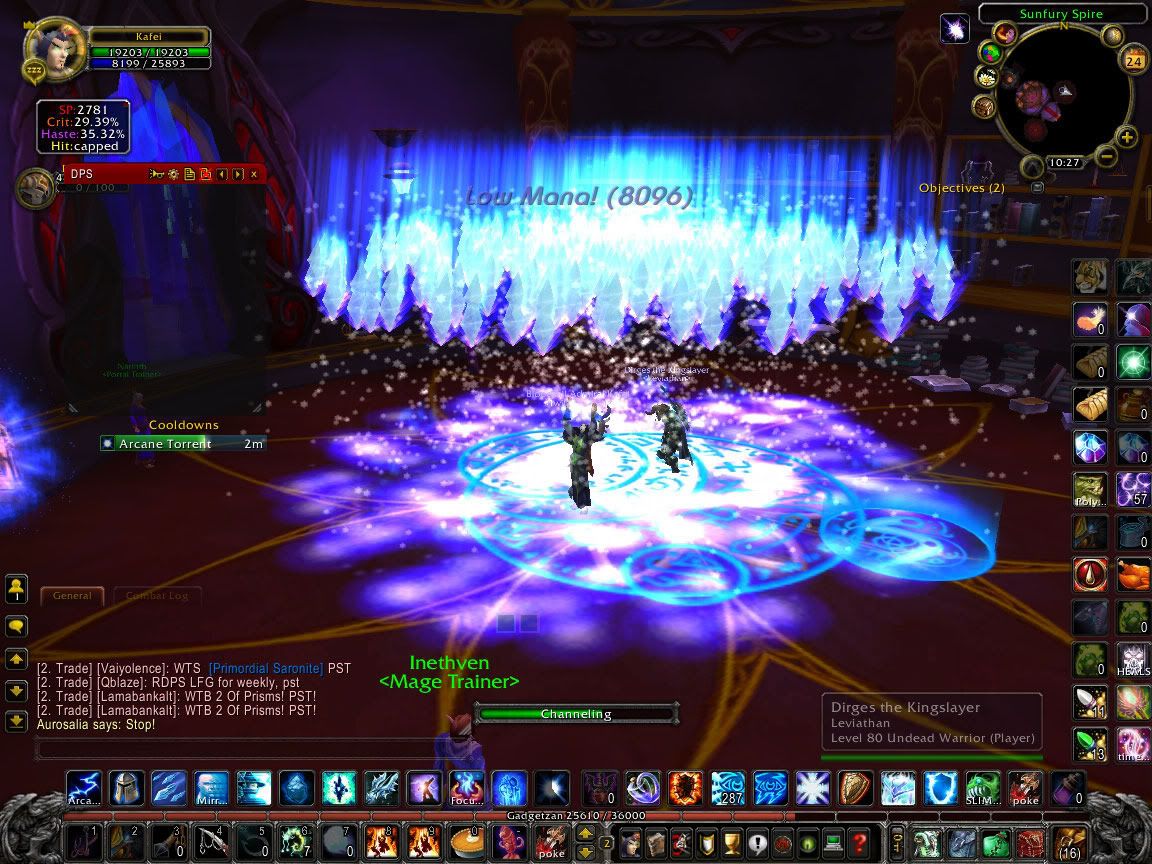Click the arcane buff icon beside minimap
The image size is (1152, 864).
pyautogui.click(x=955, y=29)
